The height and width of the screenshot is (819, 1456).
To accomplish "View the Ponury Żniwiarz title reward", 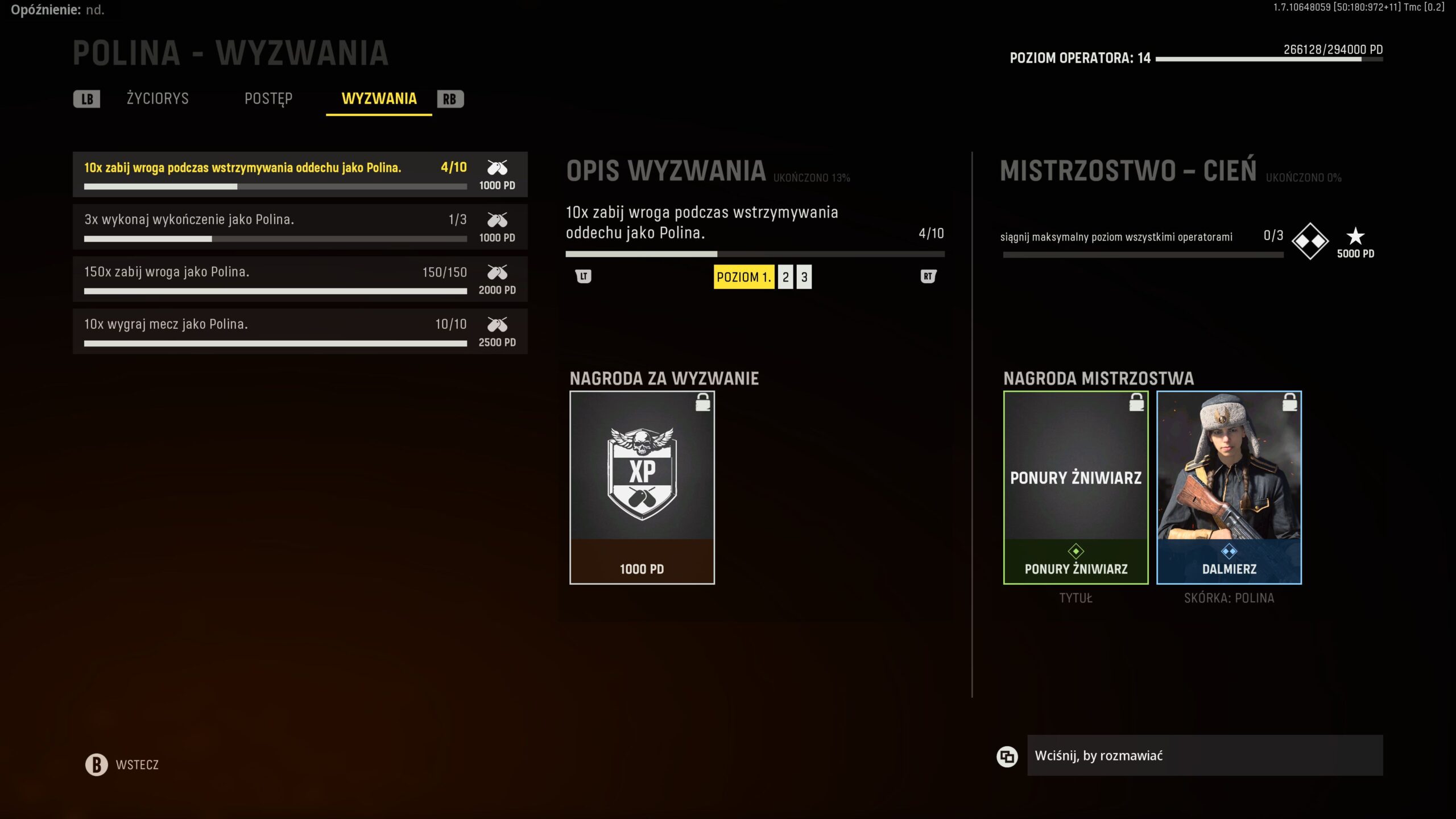I will pyautogui.click(x=1076, y=487).
